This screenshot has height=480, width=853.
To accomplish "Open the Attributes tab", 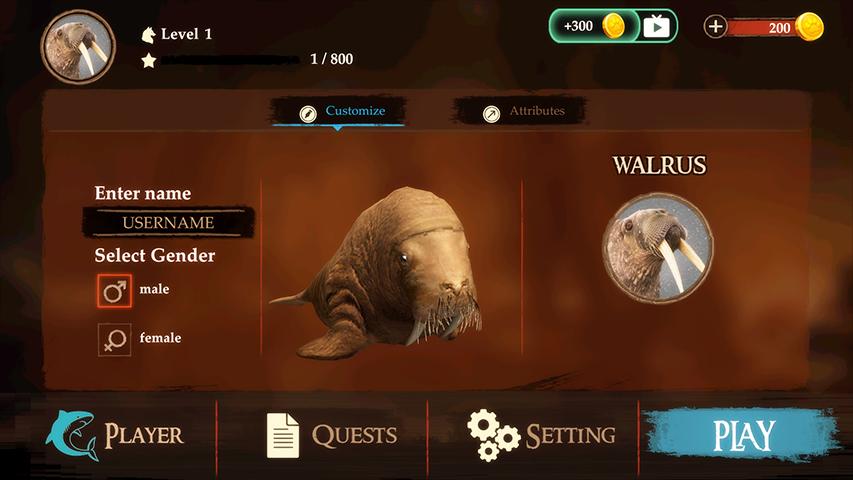I will 525,112.
